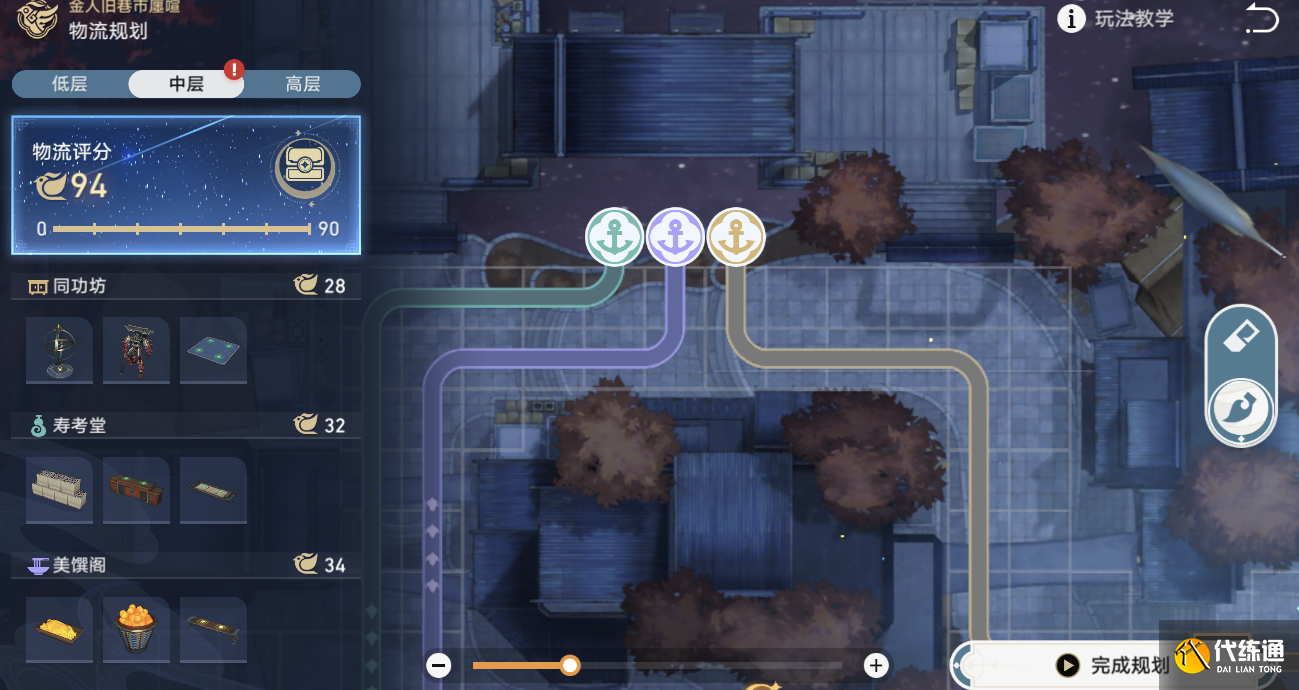Confirm with the 完成规划 button
The height and width of the screenshot is (690, 1299).
coord(1113,665)
